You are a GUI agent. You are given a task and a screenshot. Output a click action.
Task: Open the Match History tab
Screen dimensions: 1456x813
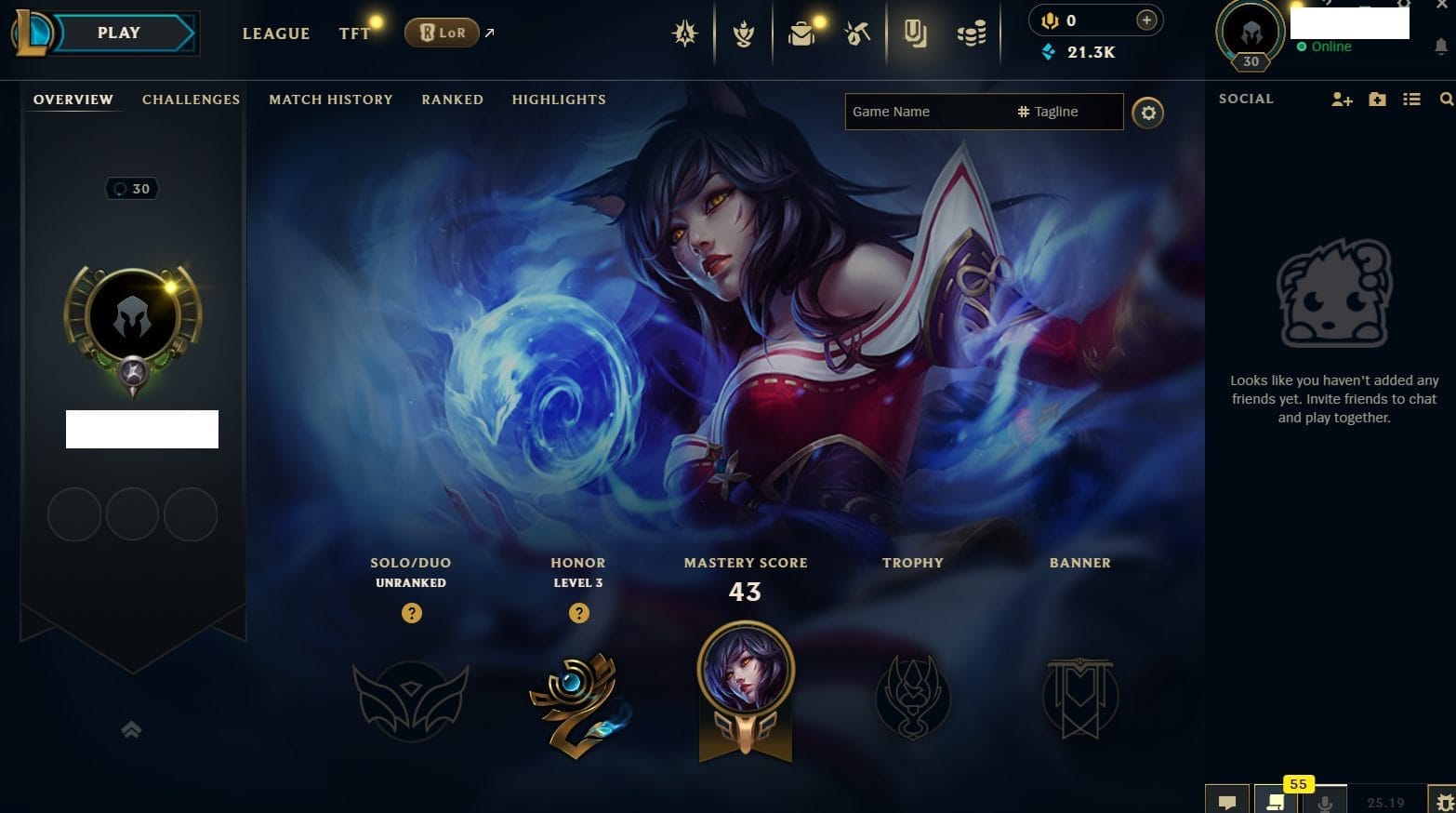[331, 100]
